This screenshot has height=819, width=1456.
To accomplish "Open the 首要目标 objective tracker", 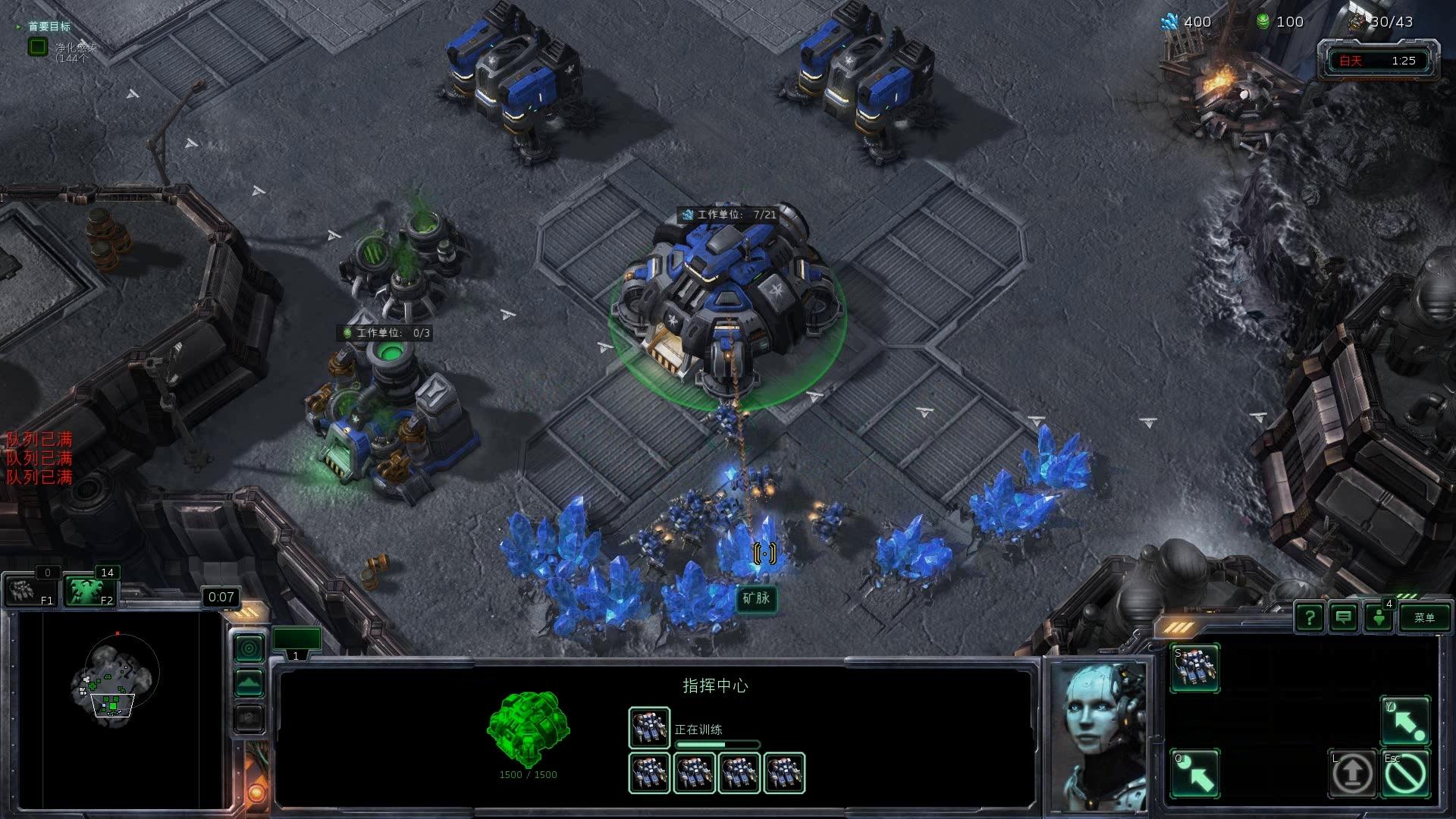I will [49, 27].
